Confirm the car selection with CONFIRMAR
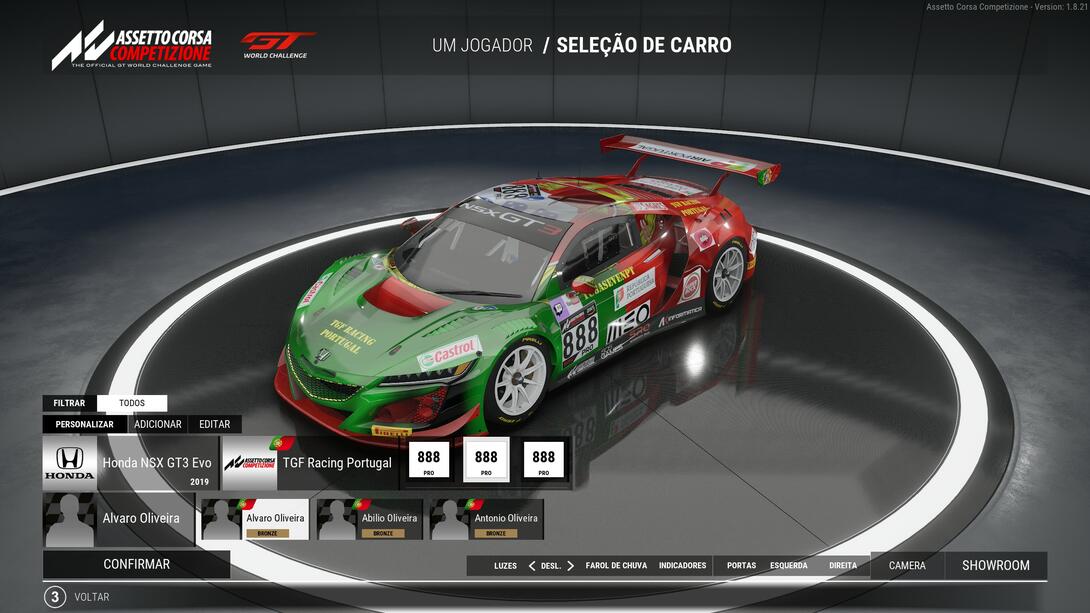Screen dimensions: 1090x613 tap(136, 564)
